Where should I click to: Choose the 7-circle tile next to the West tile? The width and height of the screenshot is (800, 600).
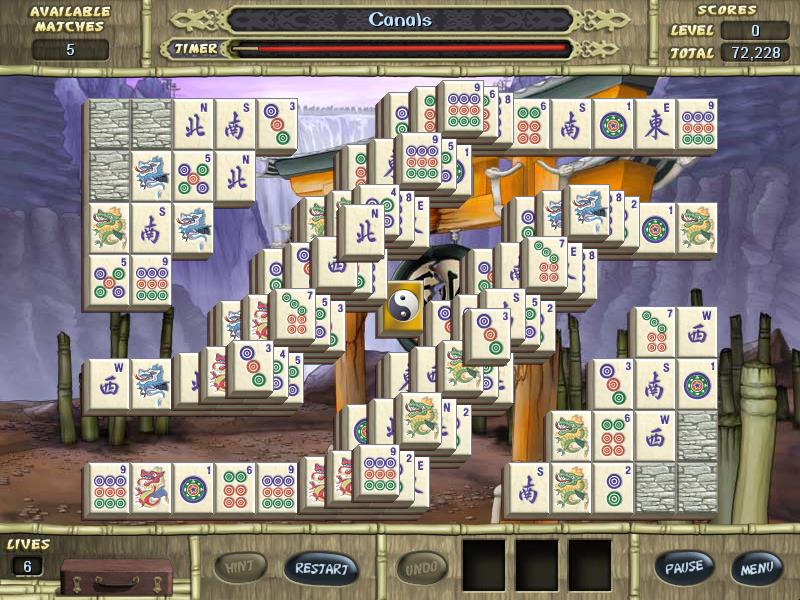(653, 332)
